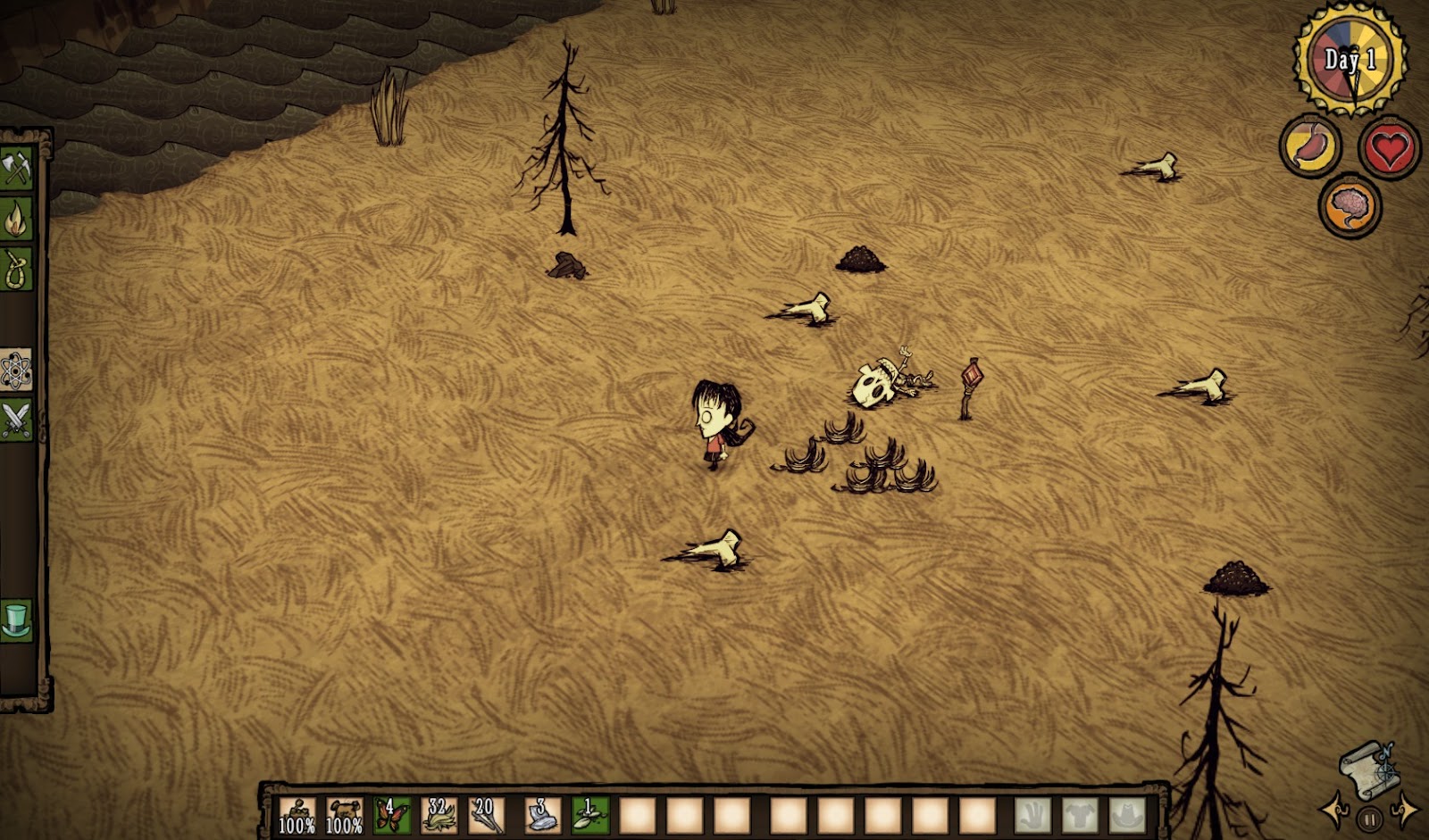This screenshot has height=840, width=1429.
Task: Click the empty body armor equipment slot
Action: coord(1080,814)
